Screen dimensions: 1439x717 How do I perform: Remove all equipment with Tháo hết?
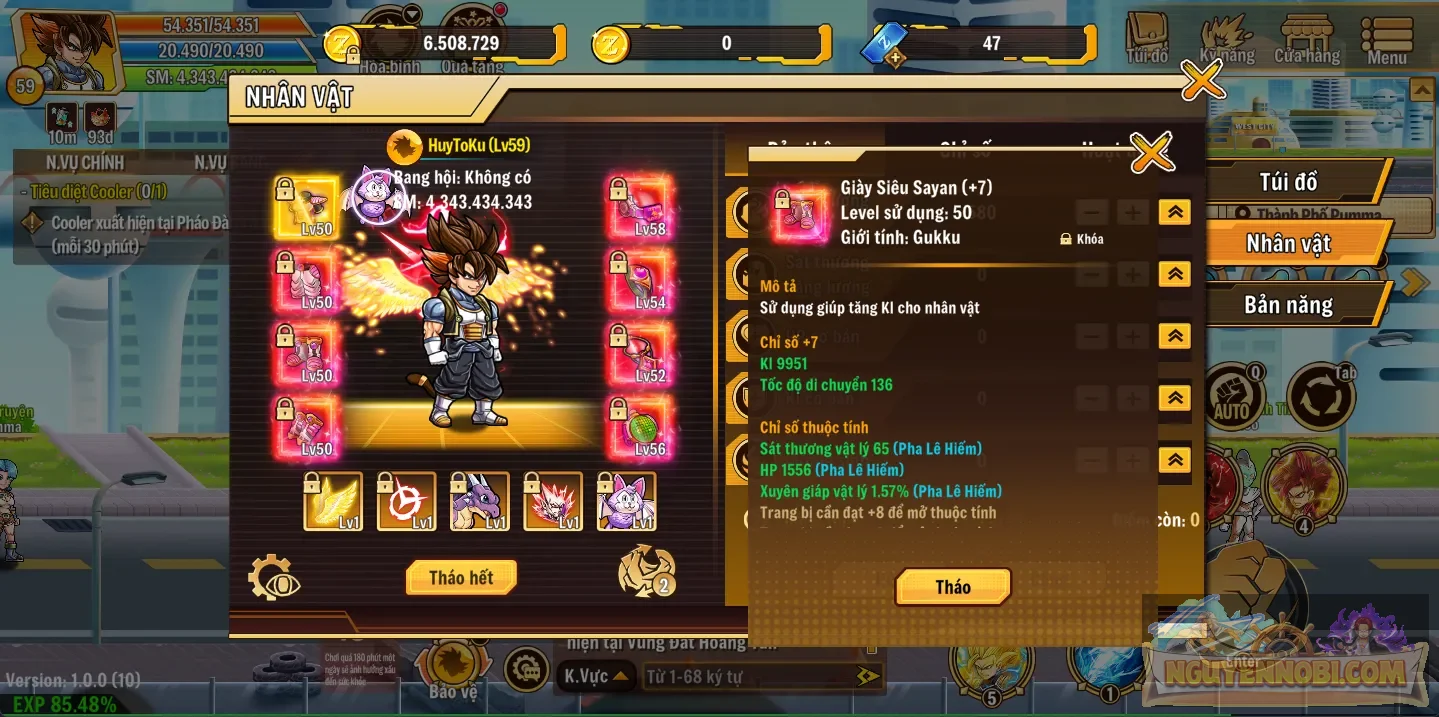pyautogui.click(x=461, y=578)
